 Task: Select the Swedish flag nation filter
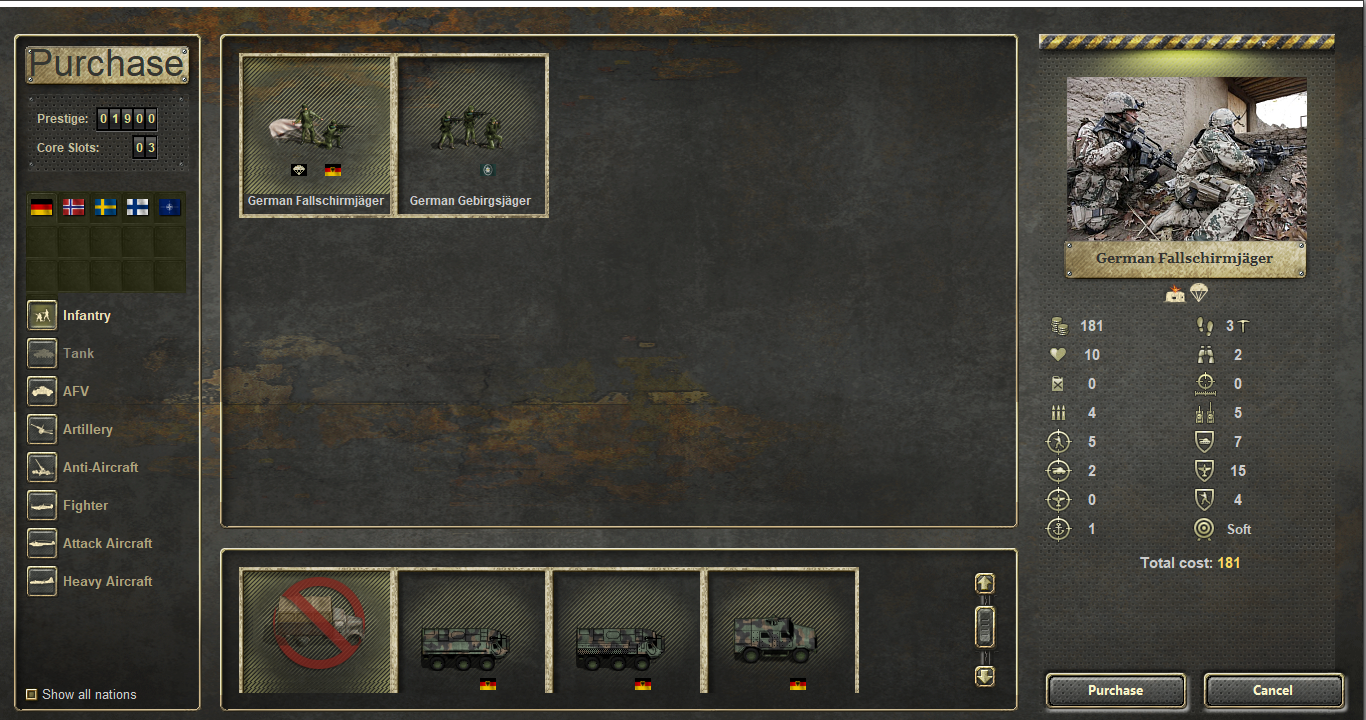pos(105,208)
